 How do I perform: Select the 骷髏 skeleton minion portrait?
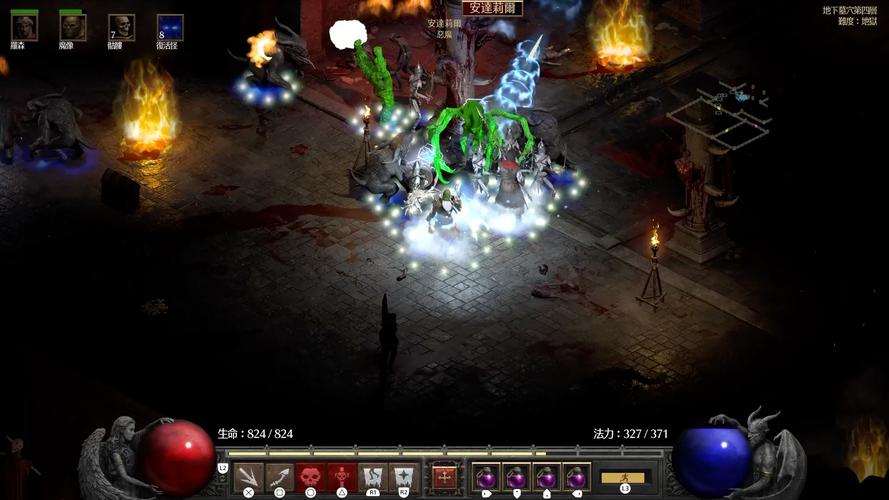point(122,27)
